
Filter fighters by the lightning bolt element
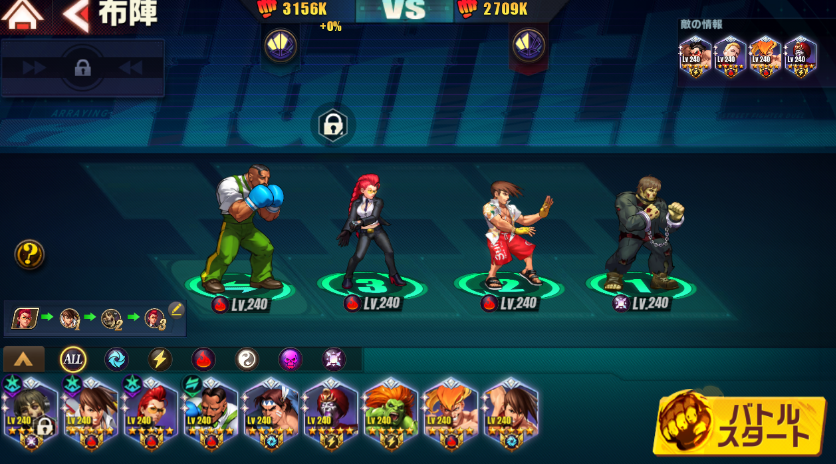pos(160,359)
